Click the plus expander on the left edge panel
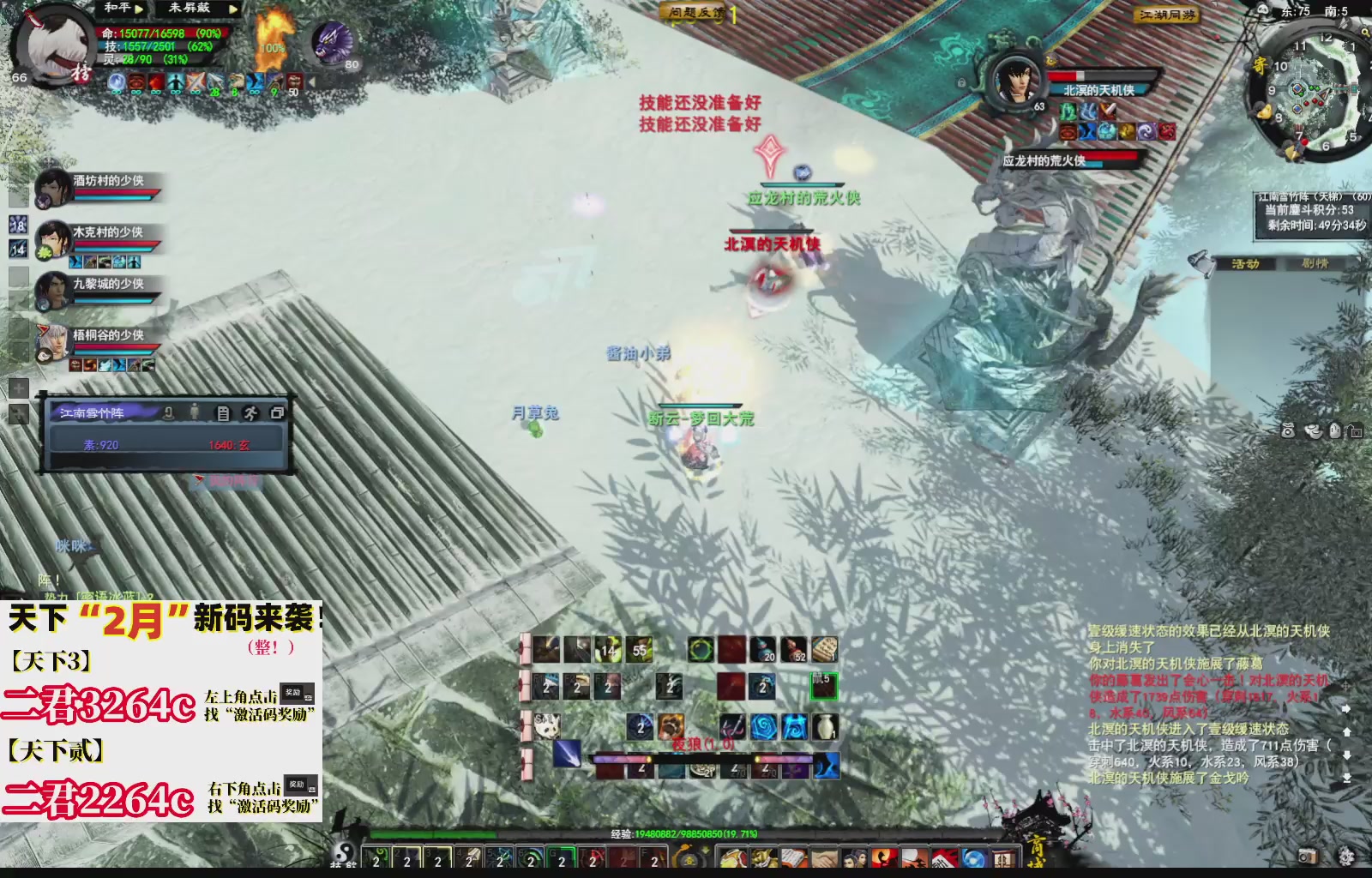 (17, 388)
